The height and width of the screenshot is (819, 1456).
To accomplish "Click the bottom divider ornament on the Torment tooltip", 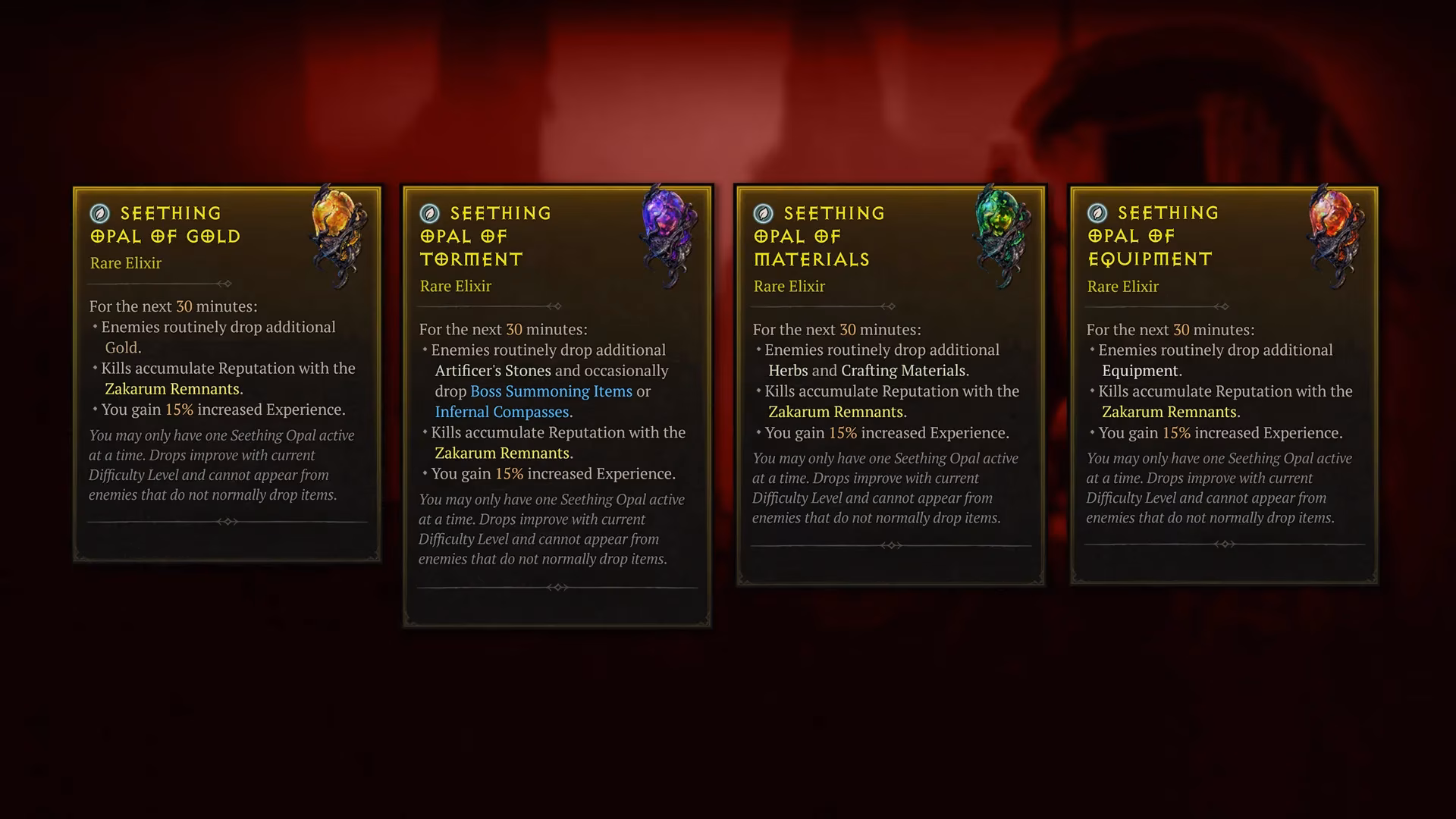I will pyautogui.click(x=557, y=586).
